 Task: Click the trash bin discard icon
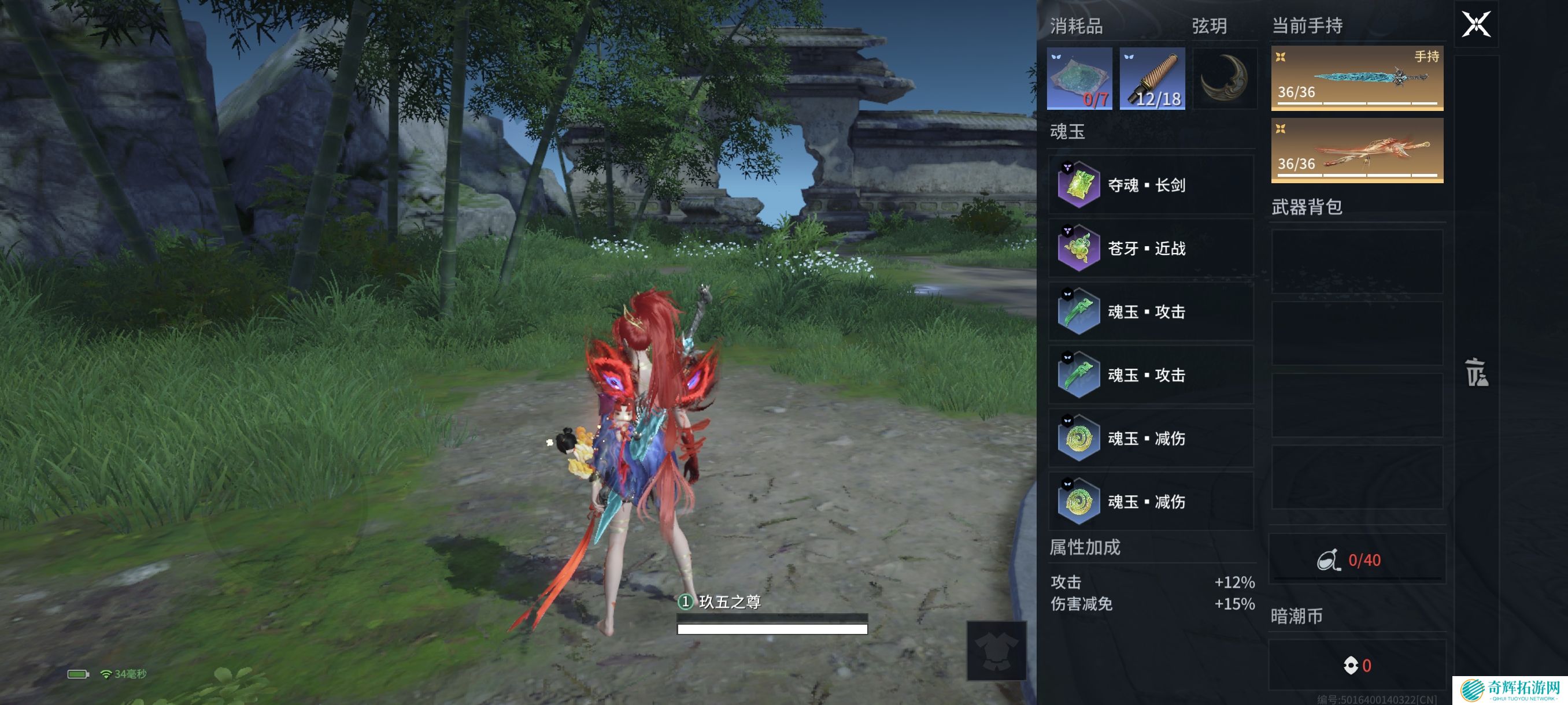pyautogui.click(x=1475, y=372)
